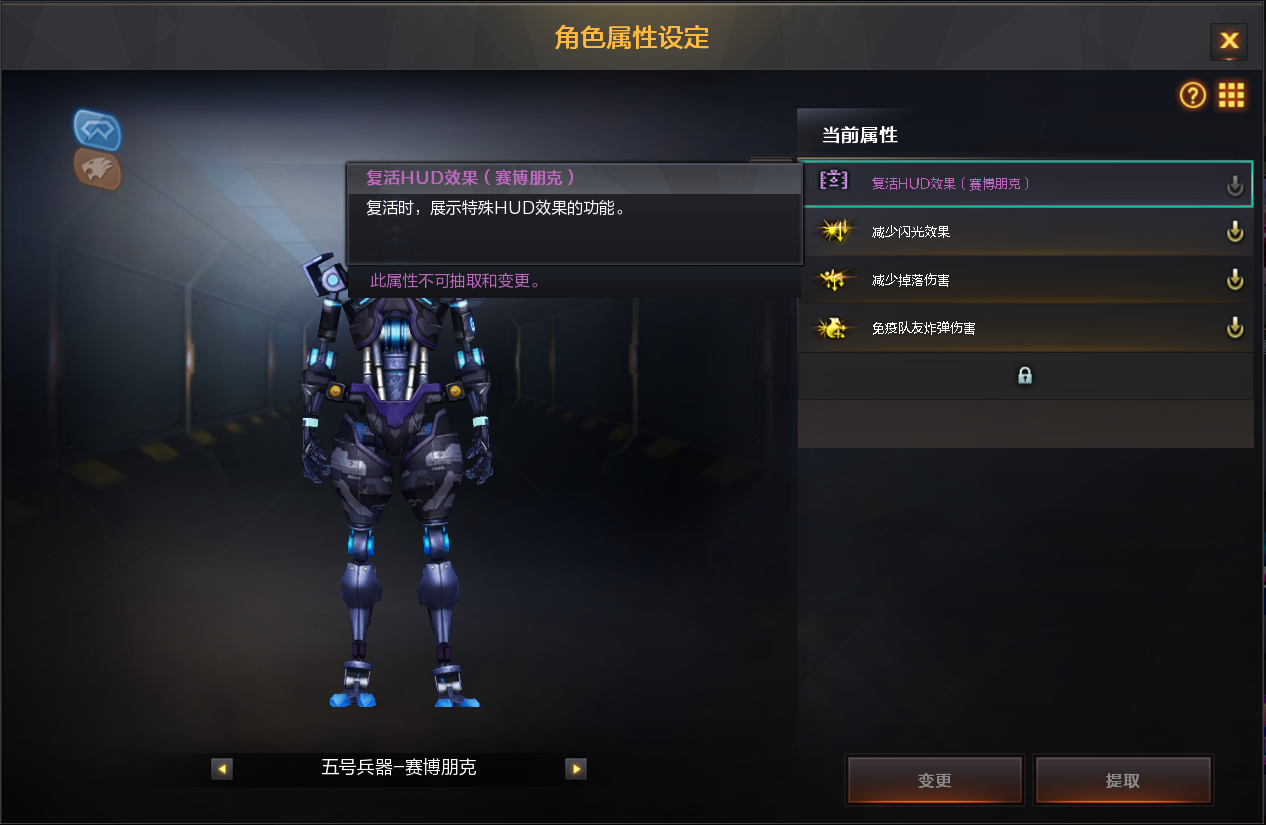Click extract arrow on 免疫队友炸弹伤害 row

coord(1235,328)
